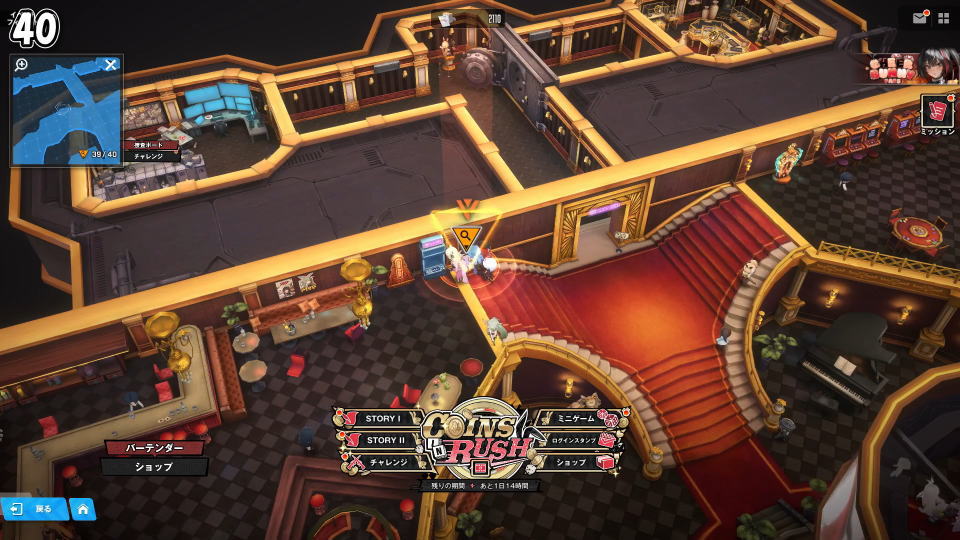Open the bartender ショップ label
Screen dimensions: 960x540
(x=153, y=467)
